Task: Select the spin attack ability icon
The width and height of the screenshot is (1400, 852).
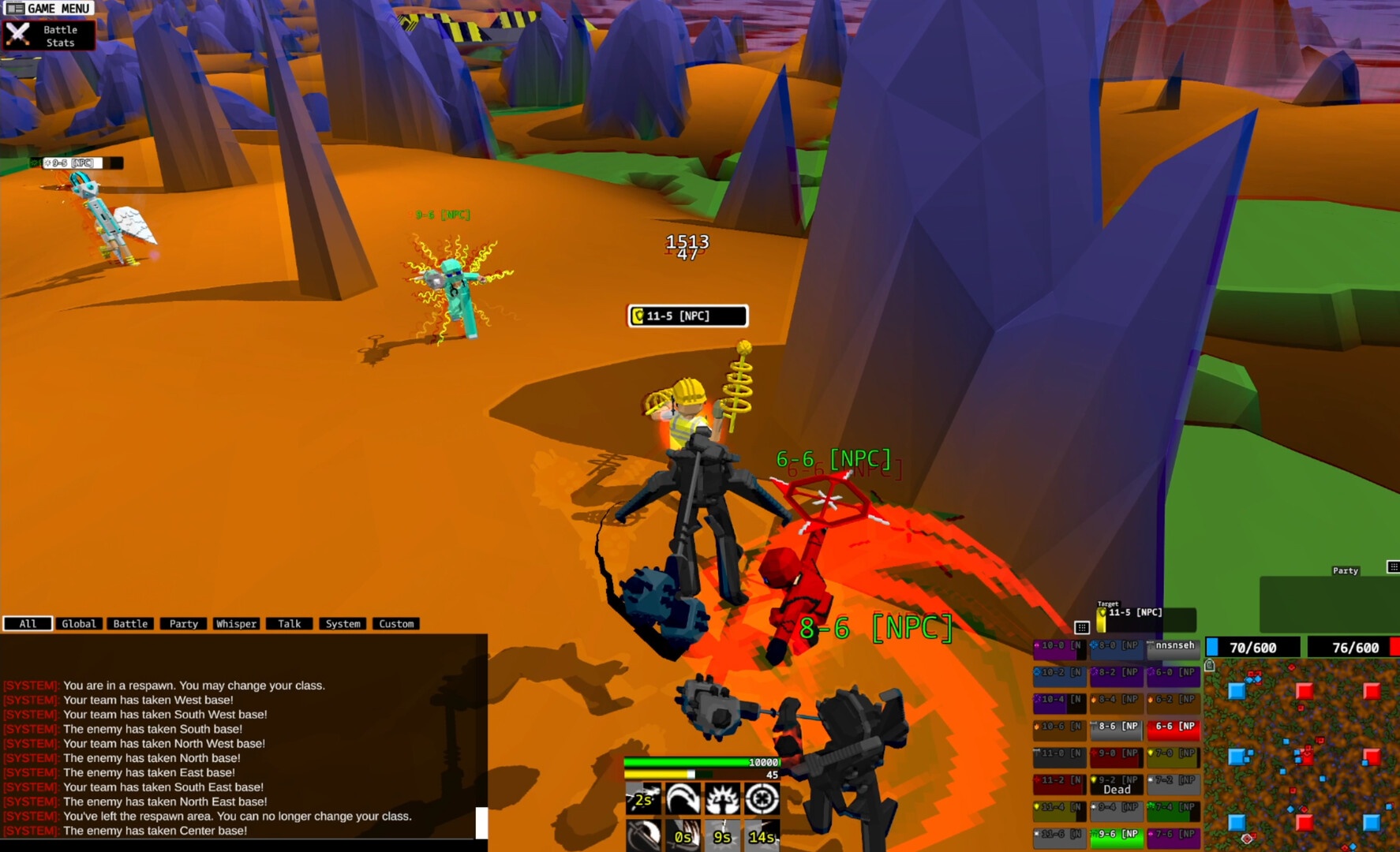Action: (x=683, y=800)
